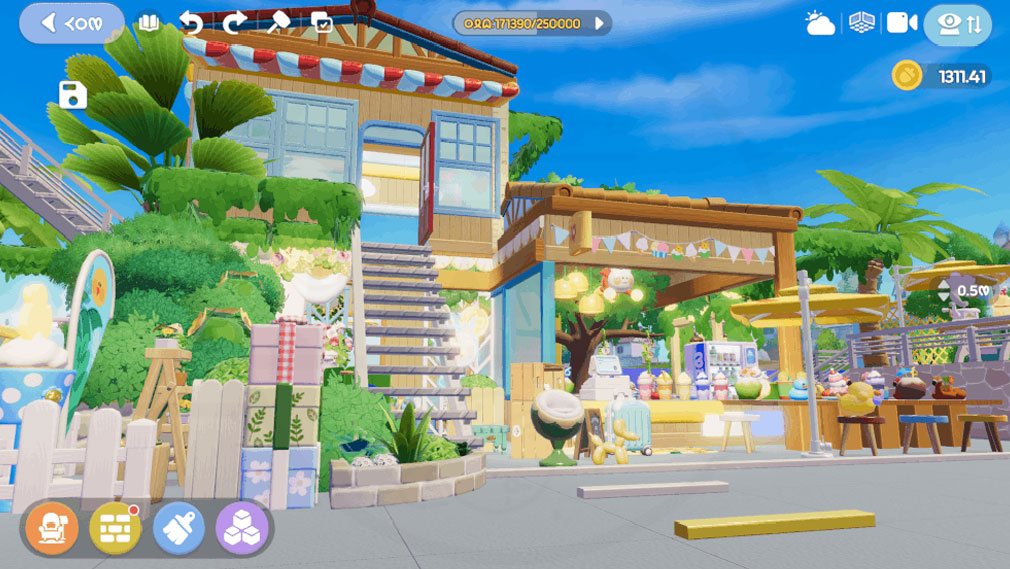Activate the multi-select checkbox tool
Viewport: 1010px width, 569px height.
[x=322, y=23]
